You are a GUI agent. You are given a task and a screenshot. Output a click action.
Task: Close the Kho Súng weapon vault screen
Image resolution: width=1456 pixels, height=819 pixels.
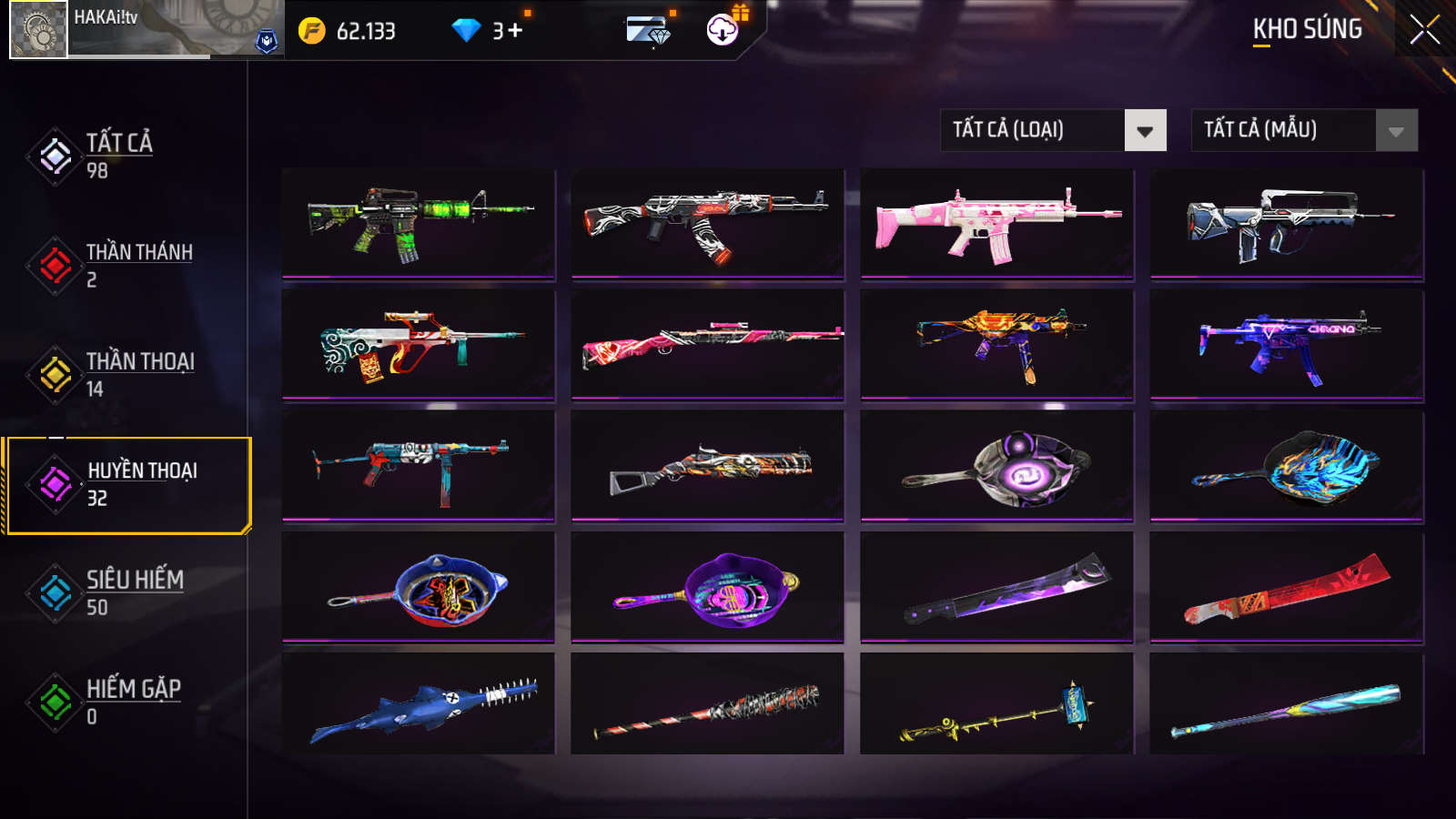pos(1424,29)
